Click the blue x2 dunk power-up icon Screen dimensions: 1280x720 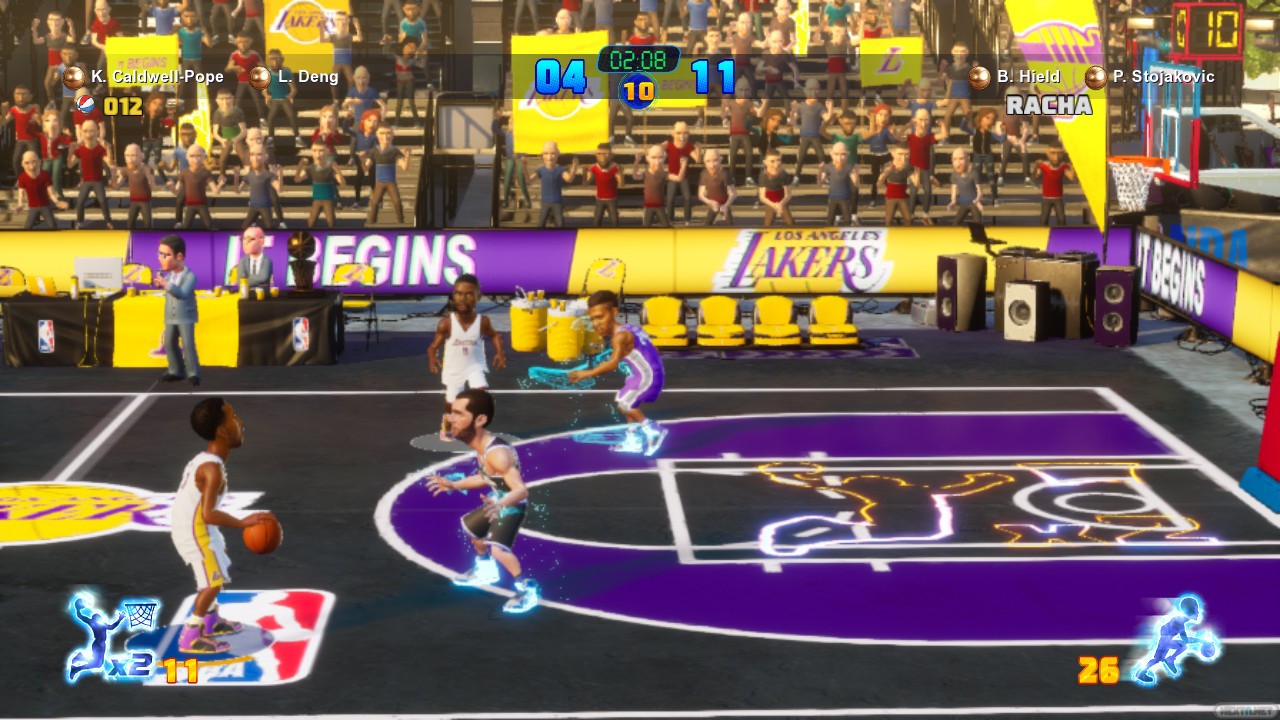coord(109,637)
